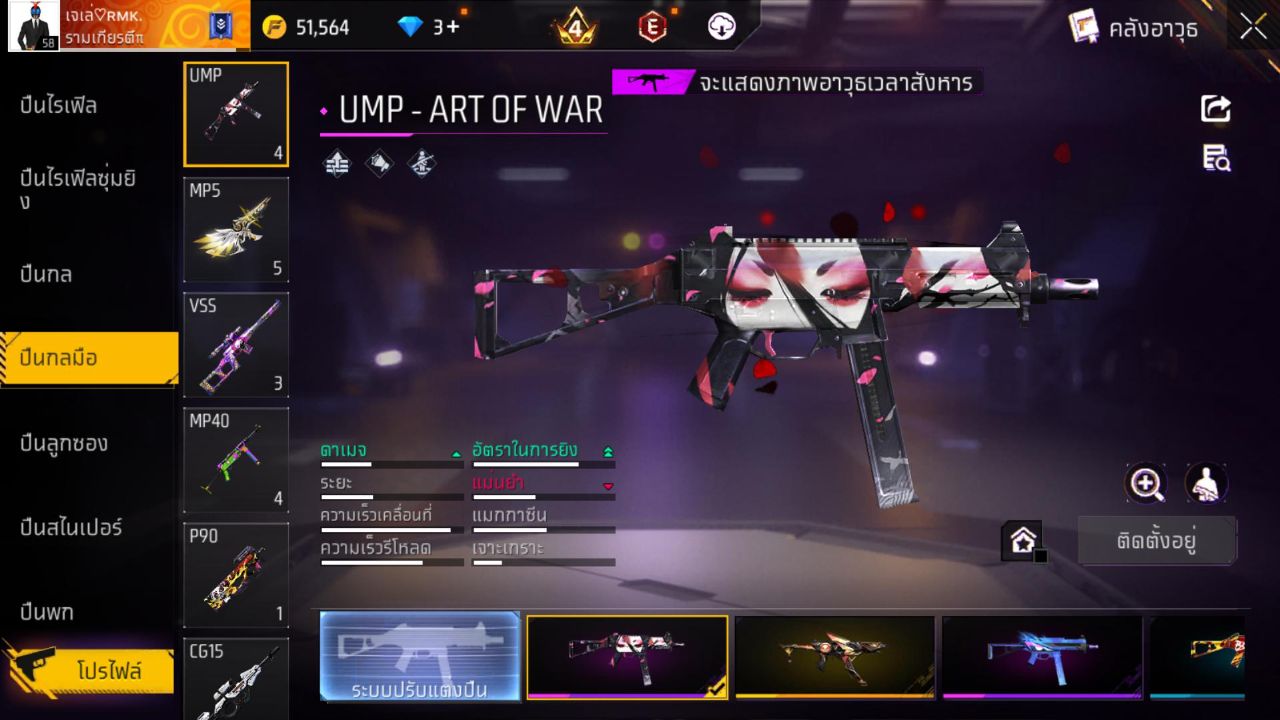The image size is (1280, 720).
Task: Click the up arrows beside อัตราในการยิง
Action: coord(607,450)
